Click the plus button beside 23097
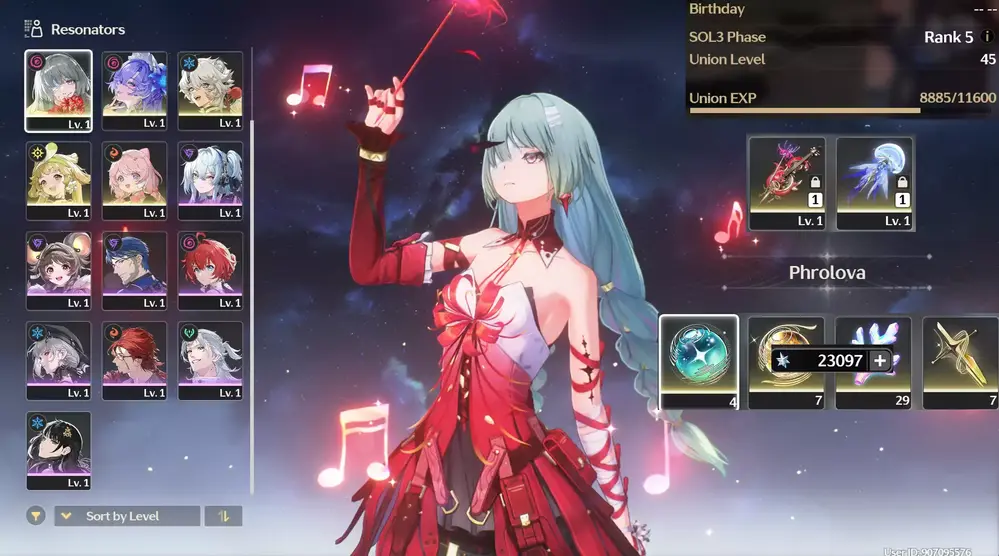This screenshot has height=556, width=999. coord(880,361)
